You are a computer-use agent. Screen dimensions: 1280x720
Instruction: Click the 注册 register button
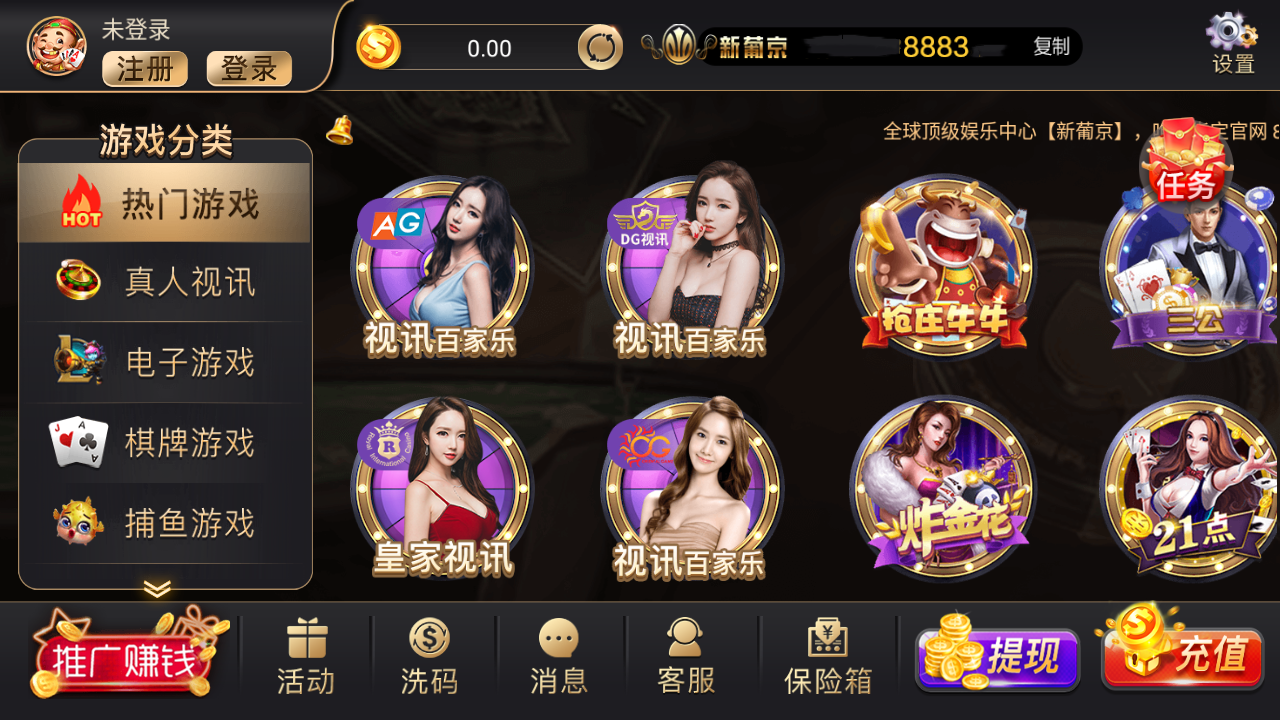coord(145,69)
